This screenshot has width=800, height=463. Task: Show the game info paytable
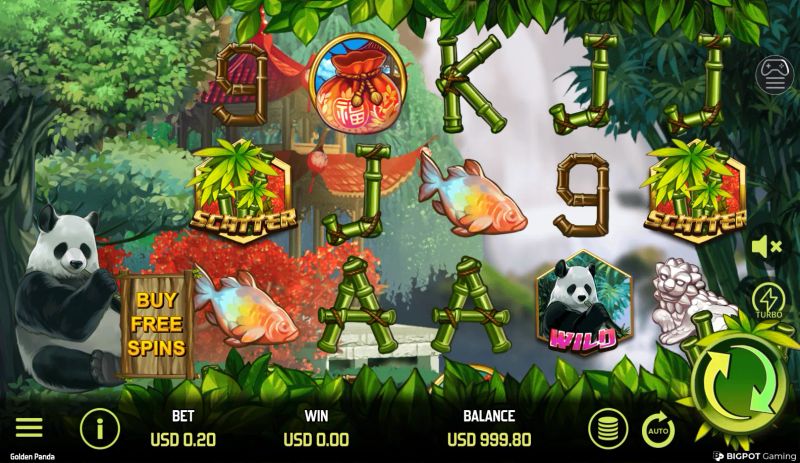tap(99, 428)
